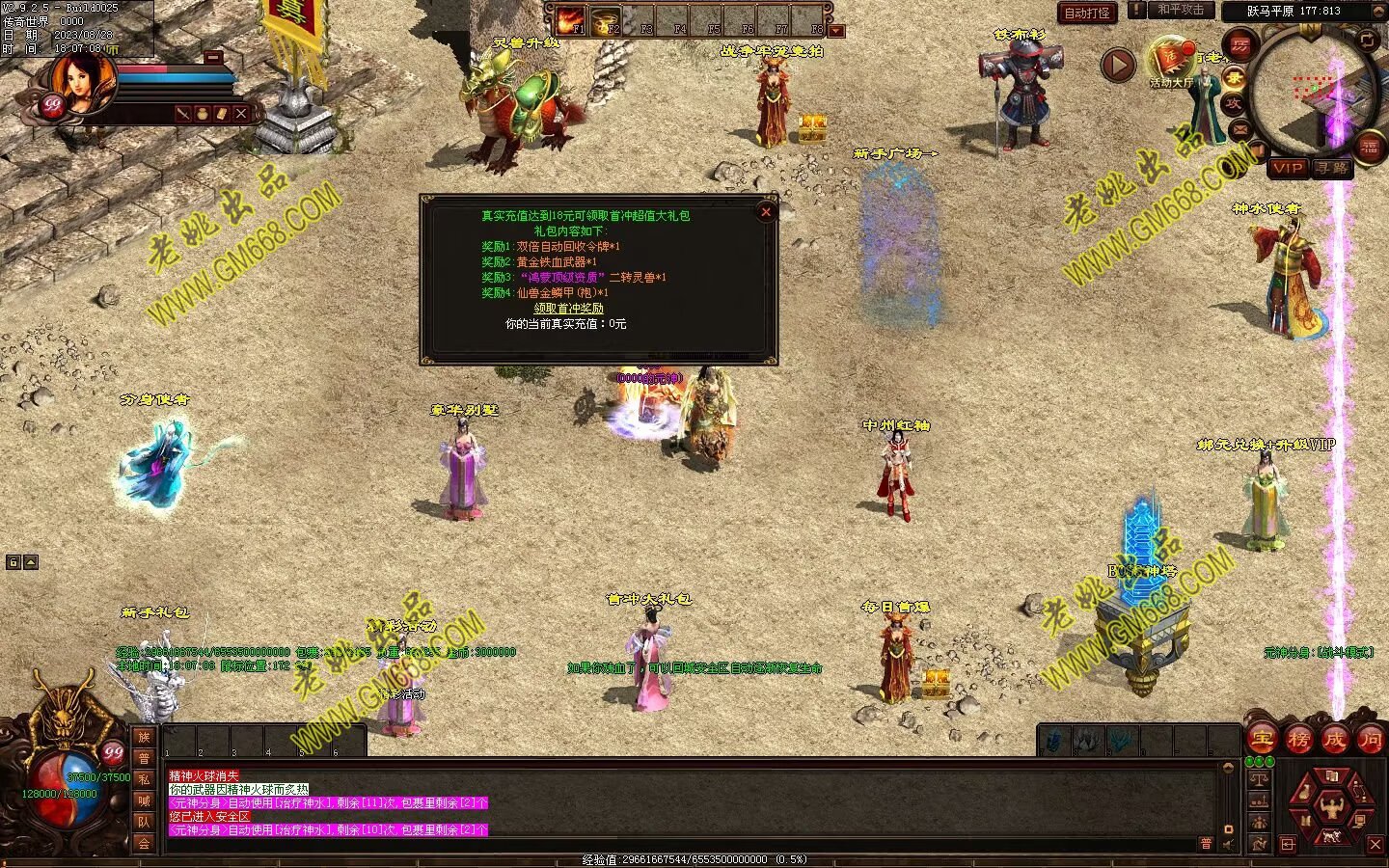The image size is (1389, 868).
Task: Show the 榜 rankings button
Action: click(1298, 740)
